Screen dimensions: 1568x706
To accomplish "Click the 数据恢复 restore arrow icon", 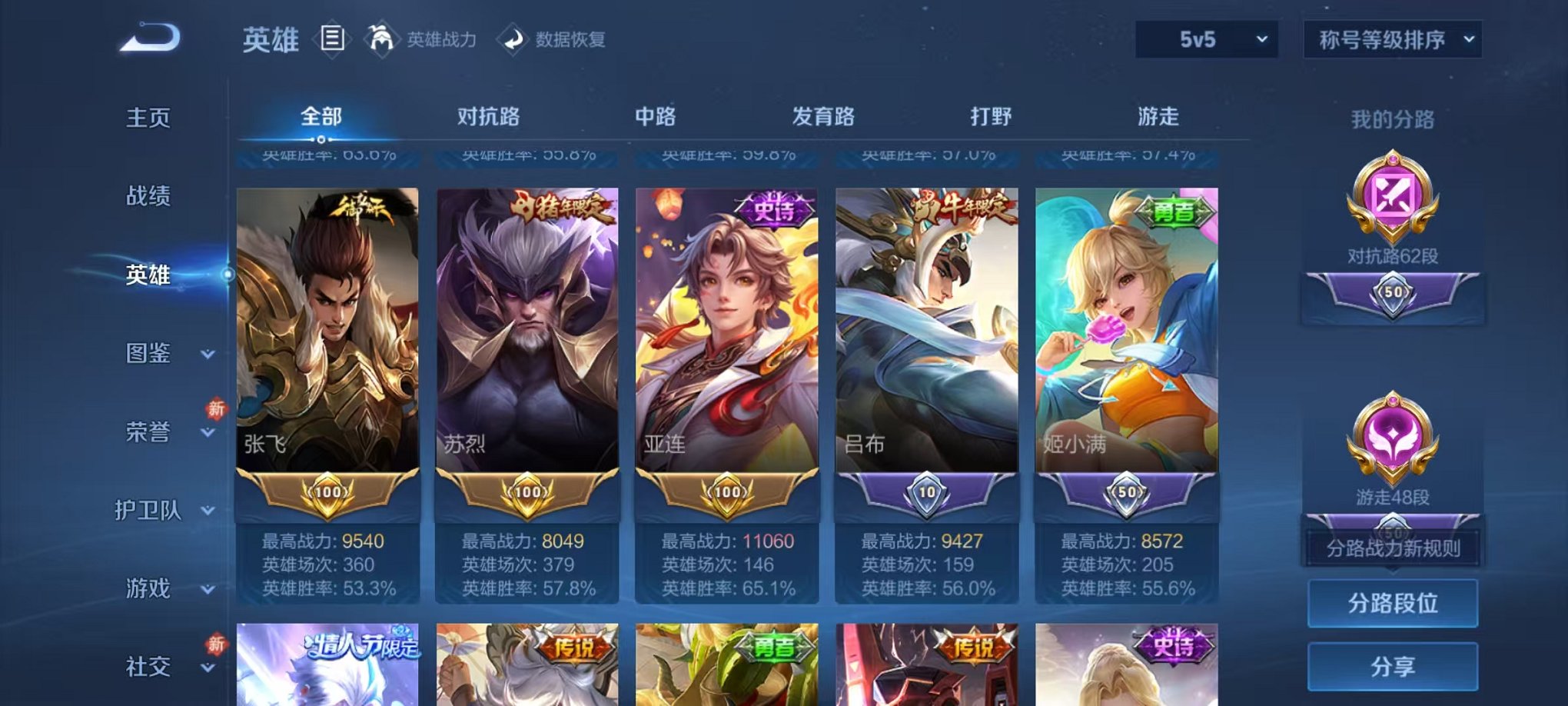I will [x=513, y=40].
